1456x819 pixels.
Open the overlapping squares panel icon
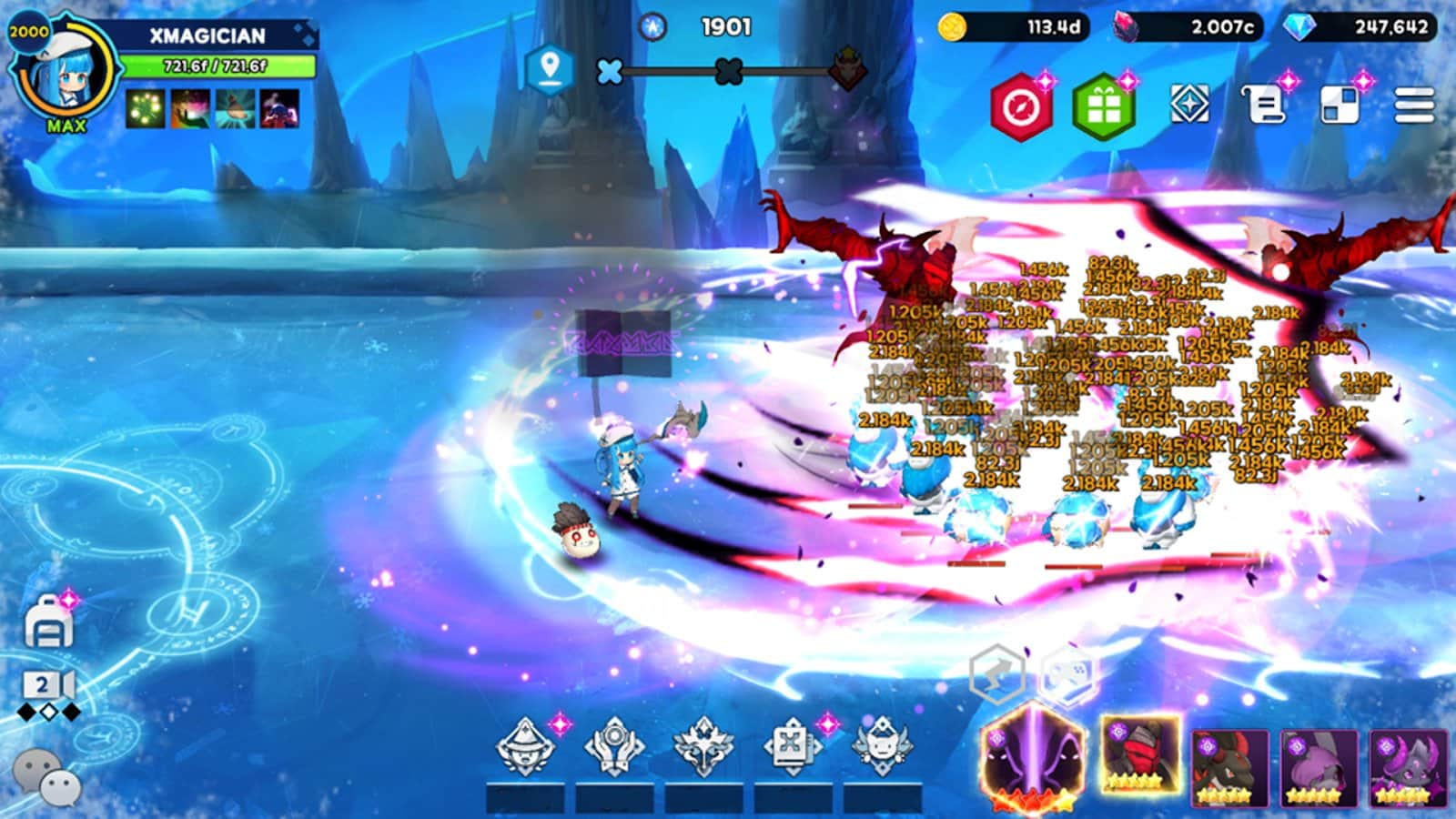click(1340, 106)
